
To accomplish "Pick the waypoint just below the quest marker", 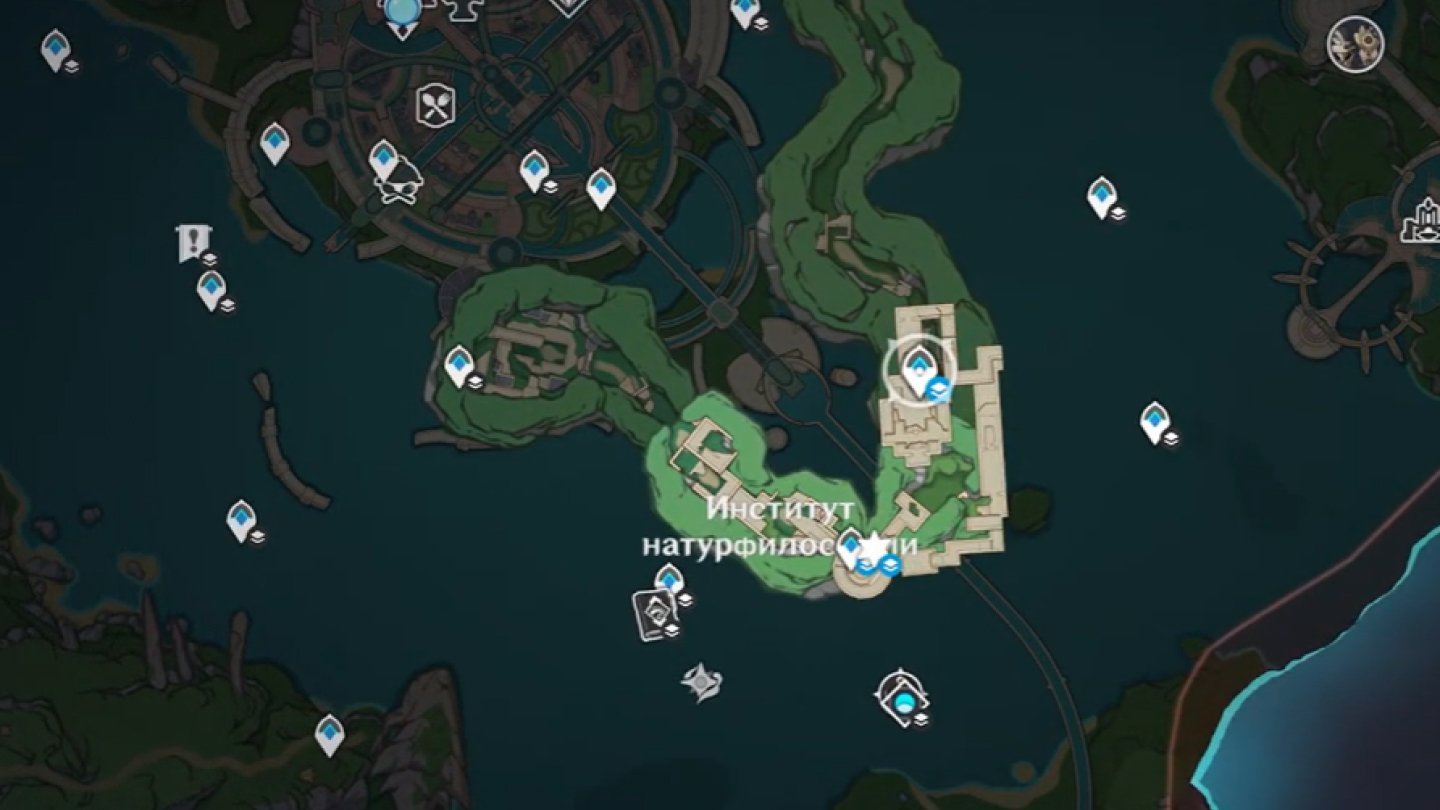I will pos(210,289).
